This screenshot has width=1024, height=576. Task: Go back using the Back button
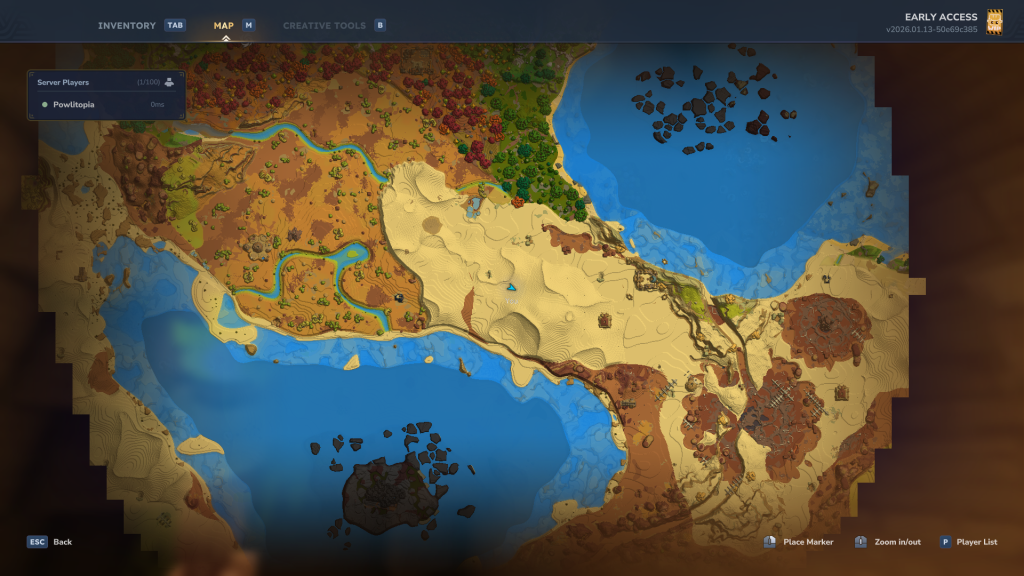point(50,542)
